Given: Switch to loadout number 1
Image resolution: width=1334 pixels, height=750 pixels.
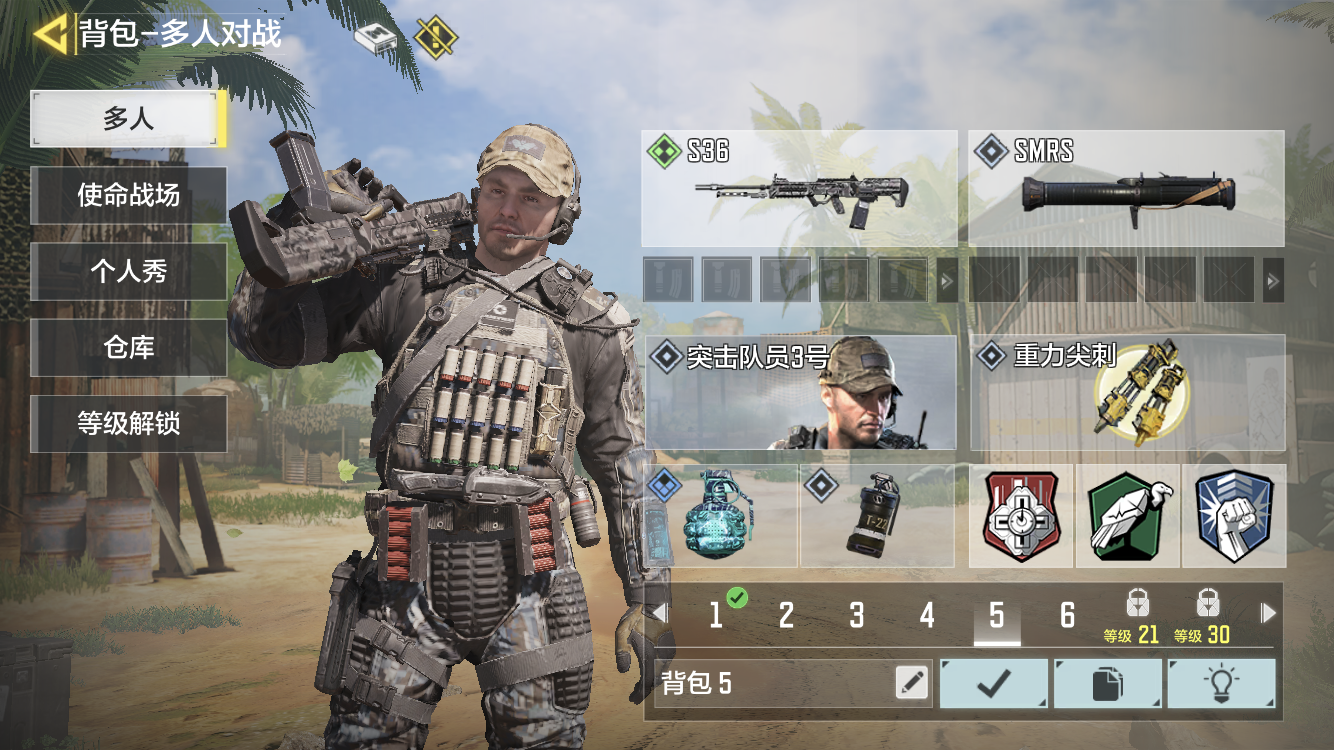Looking at the screenshot, I should 716,615.
